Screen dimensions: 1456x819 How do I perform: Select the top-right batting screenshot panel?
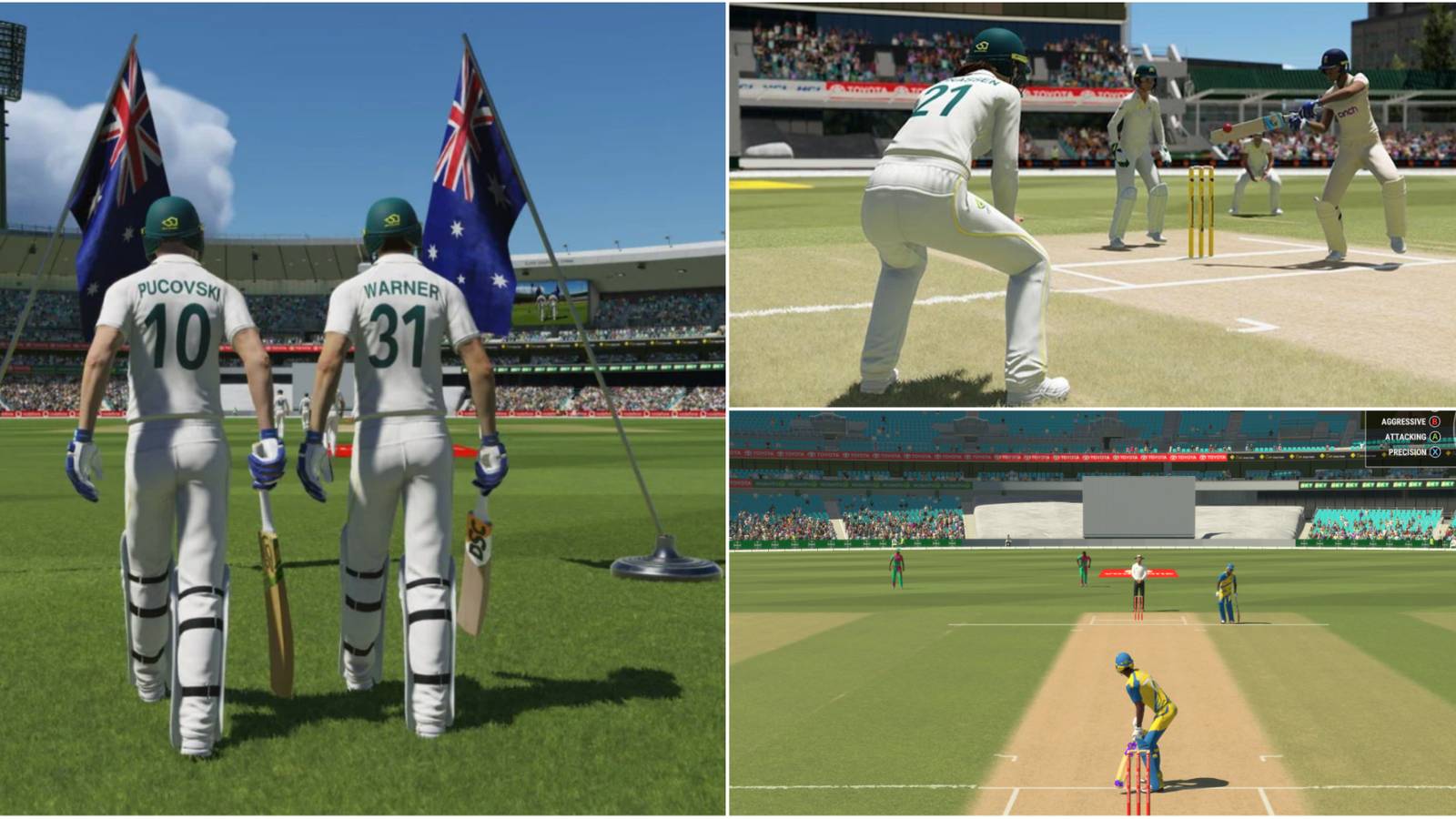1092,200
